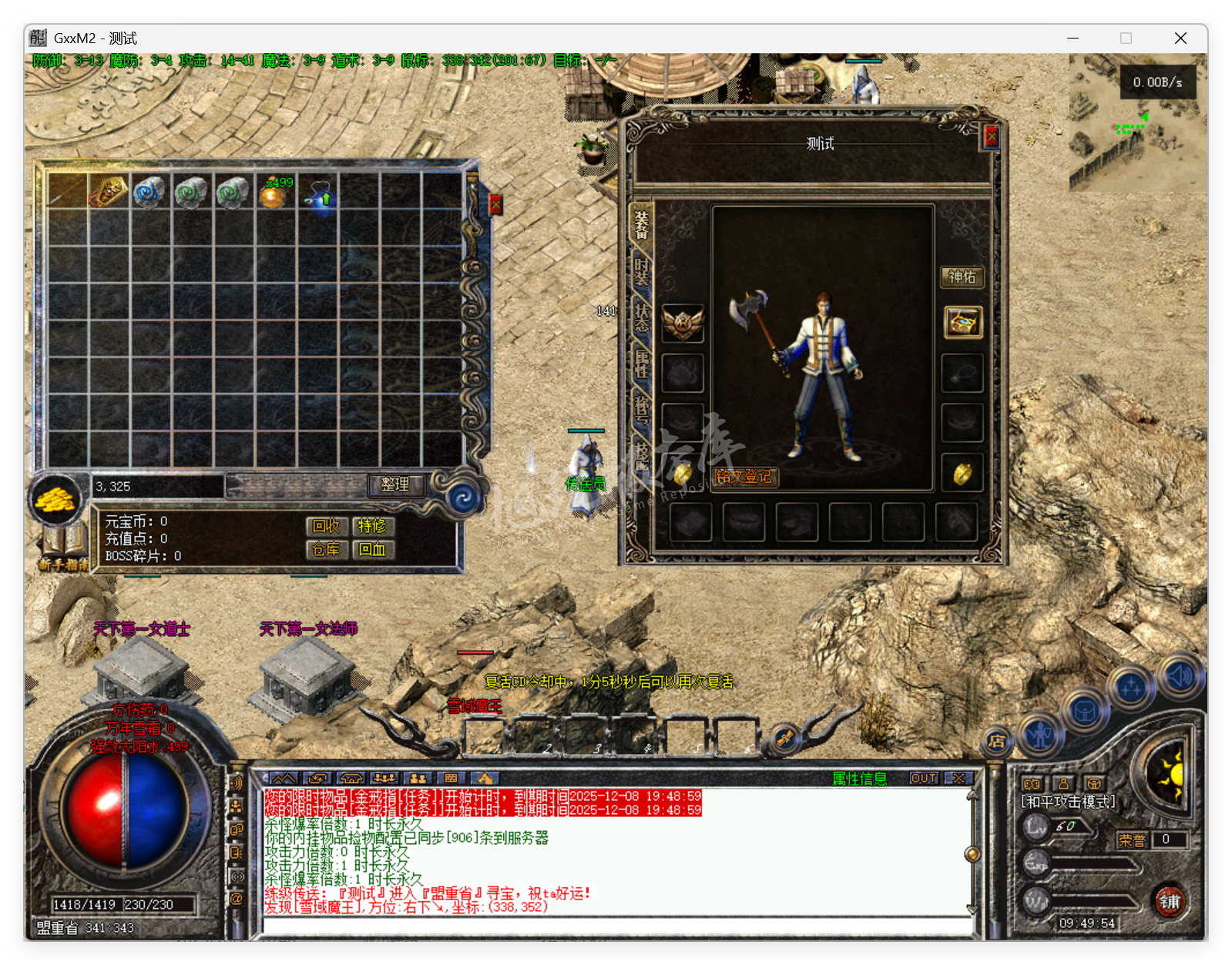Viewport: 1232px width, 965px height.
Task: Open the 仓库 warehouse
Action: [327, 549]
